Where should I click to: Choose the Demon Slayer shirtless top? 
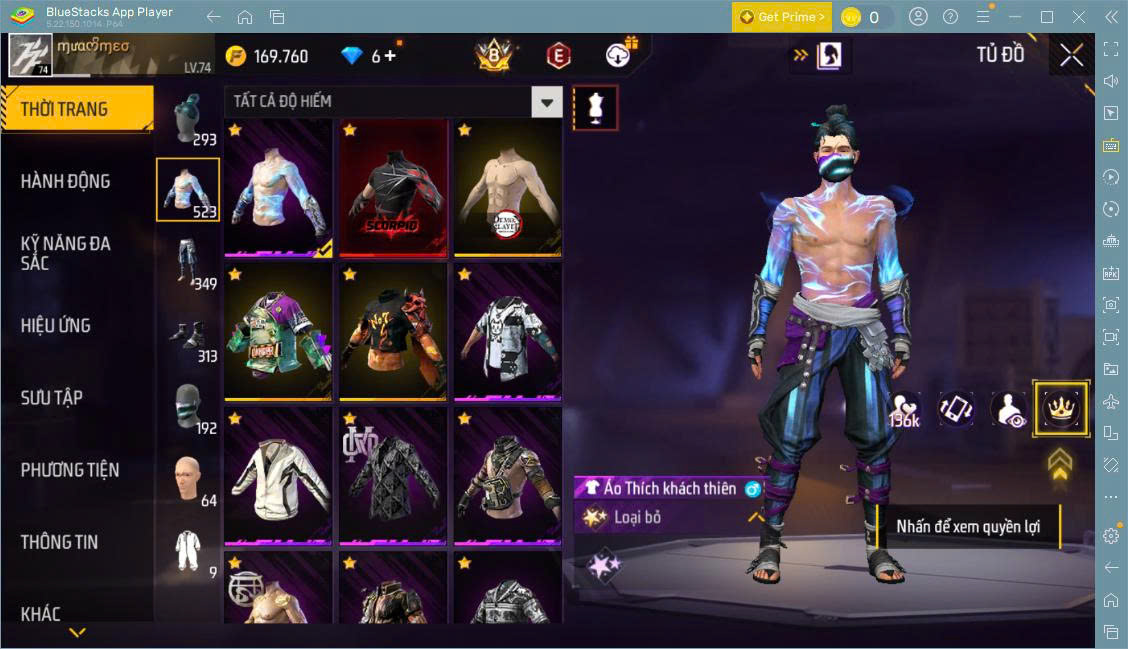tap(507, 188)
